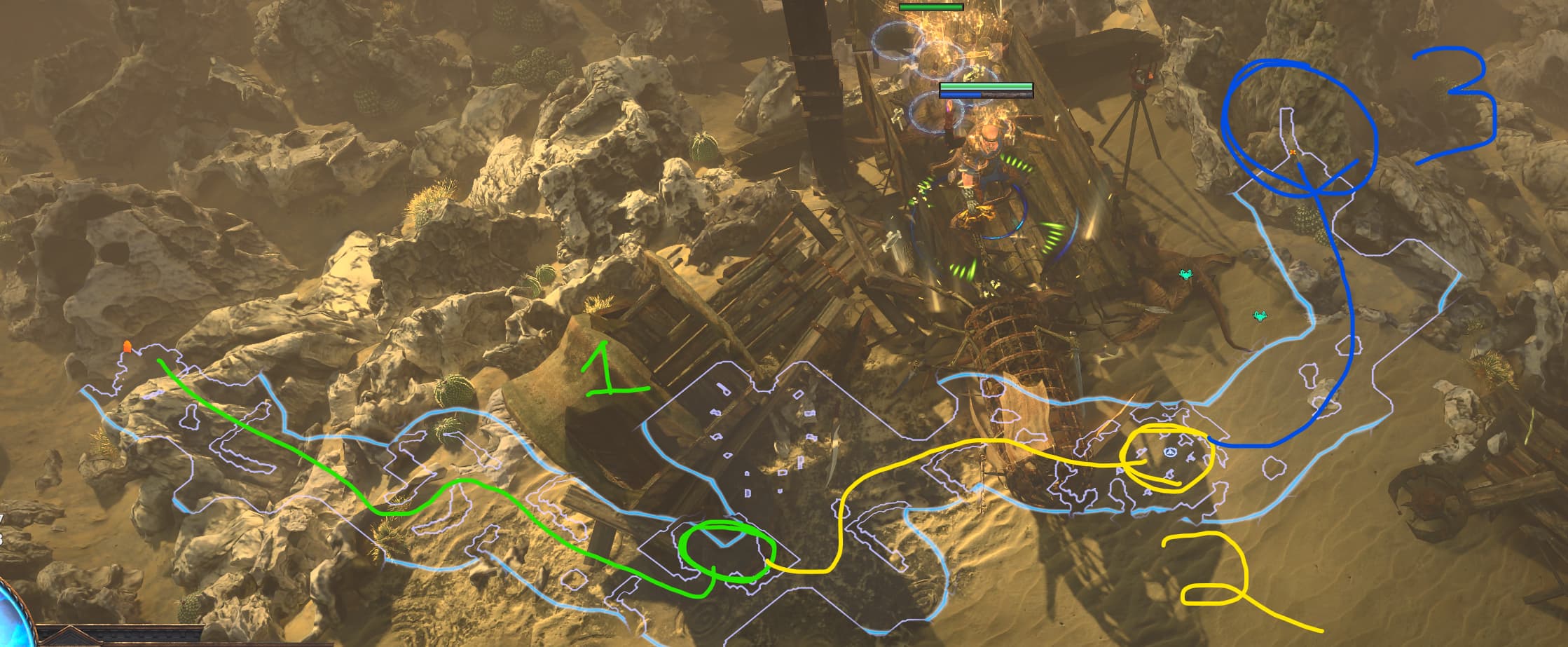
Task: Select the circular map icon inside the yellow circle
Action: [1171, 452]
